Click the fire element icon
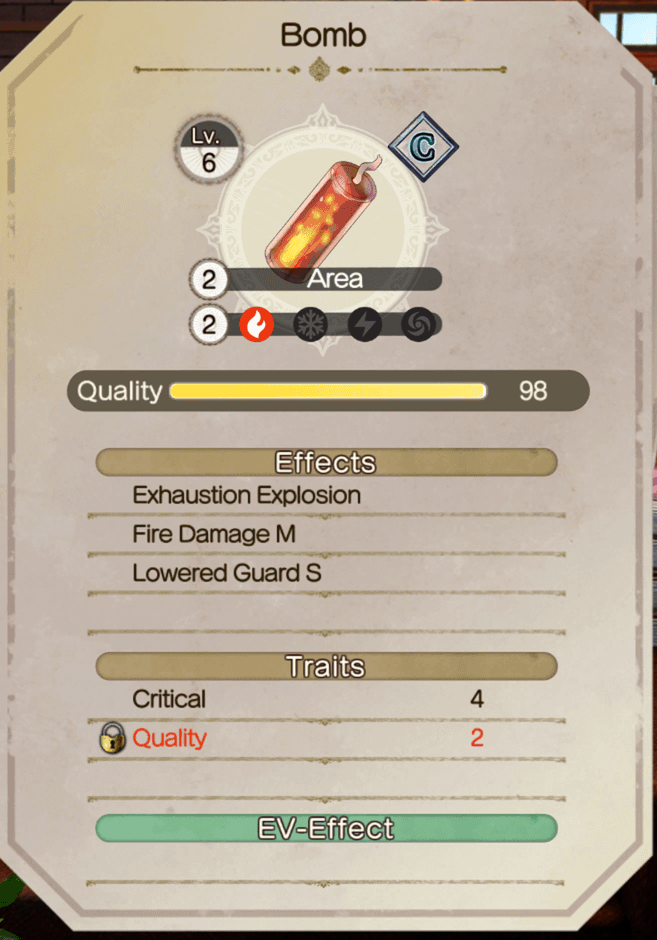This screenshot has width=657, height=940. click(x=257, y=325)
